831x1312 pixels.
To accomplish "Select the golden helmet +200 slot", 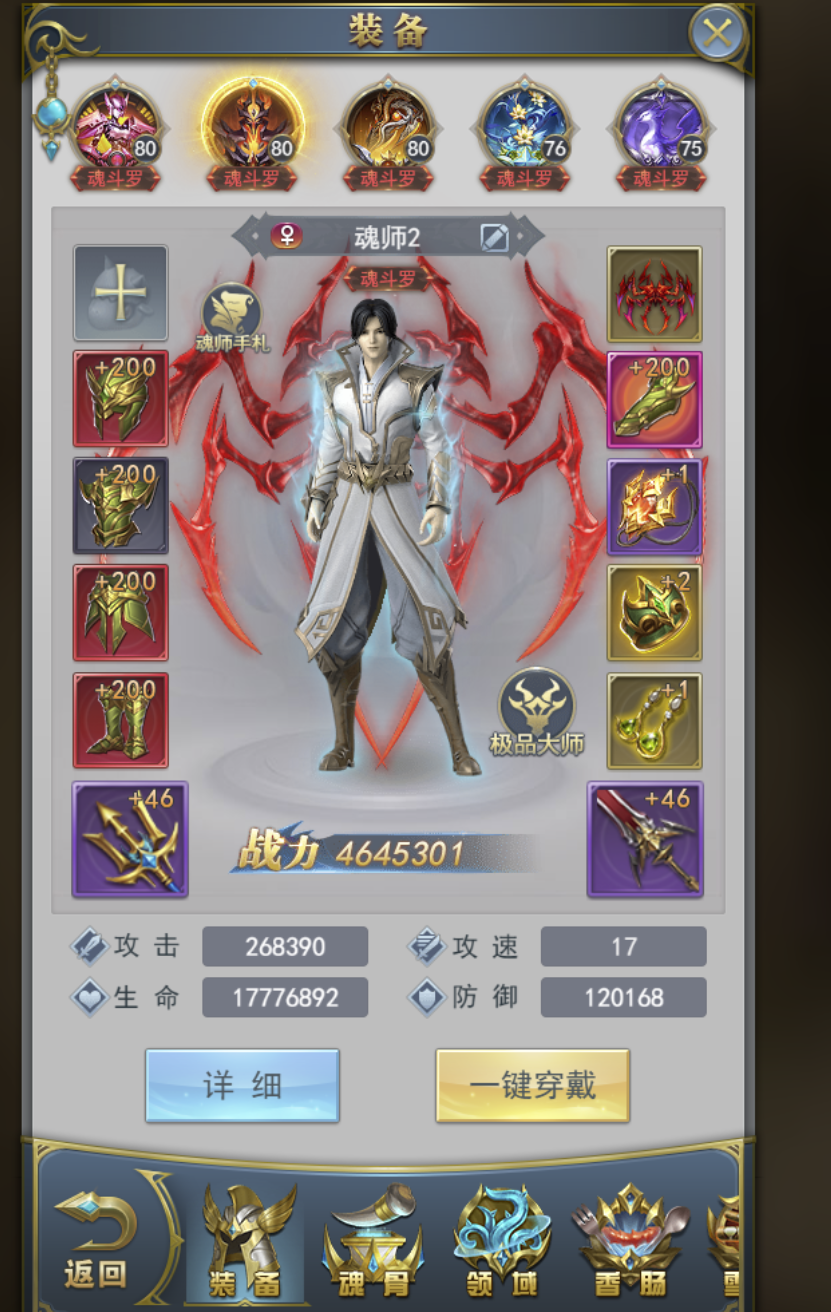I will (x=120, y=398).
